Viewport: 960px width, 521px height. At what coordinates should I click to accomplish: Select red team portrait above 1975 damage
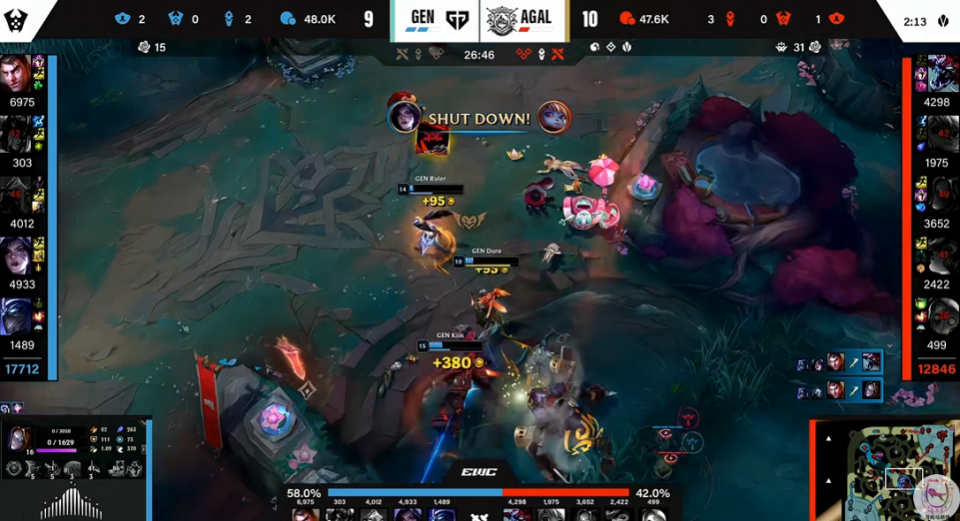[x=941, y=135]
